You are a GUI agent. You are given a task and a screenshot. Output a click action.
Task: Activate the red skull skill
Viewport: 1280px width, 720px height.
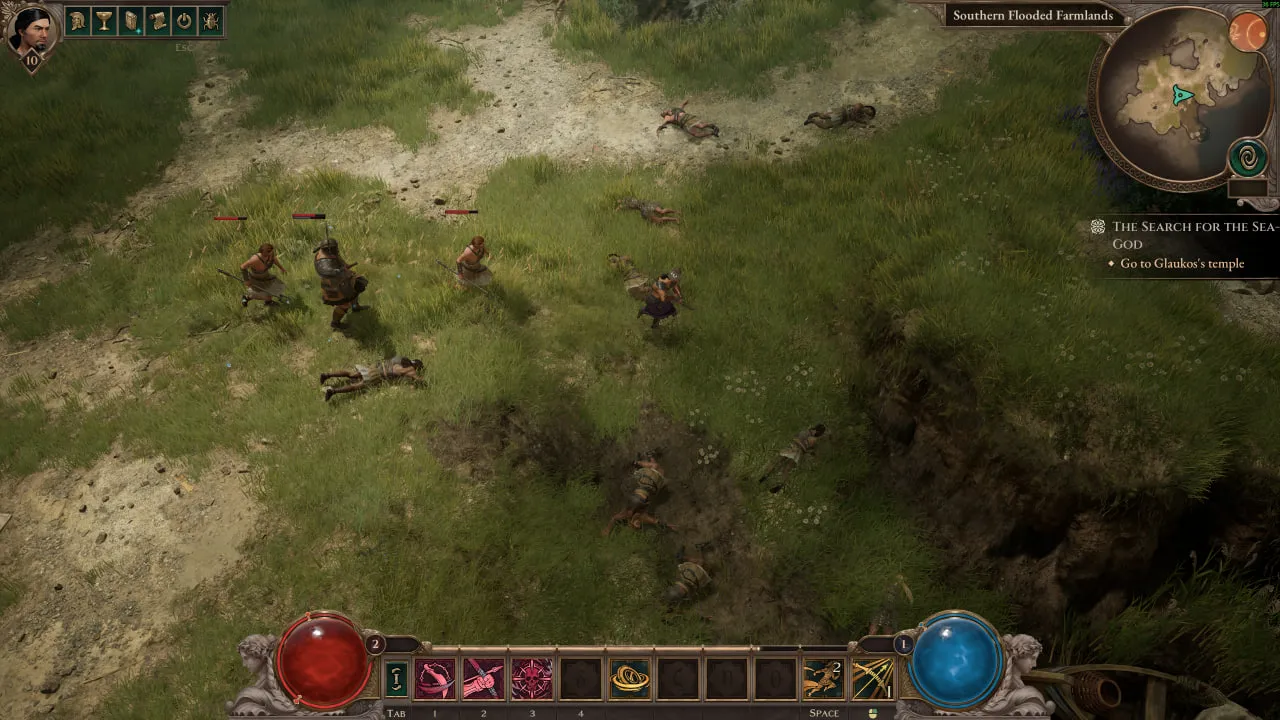coord(532,679)
